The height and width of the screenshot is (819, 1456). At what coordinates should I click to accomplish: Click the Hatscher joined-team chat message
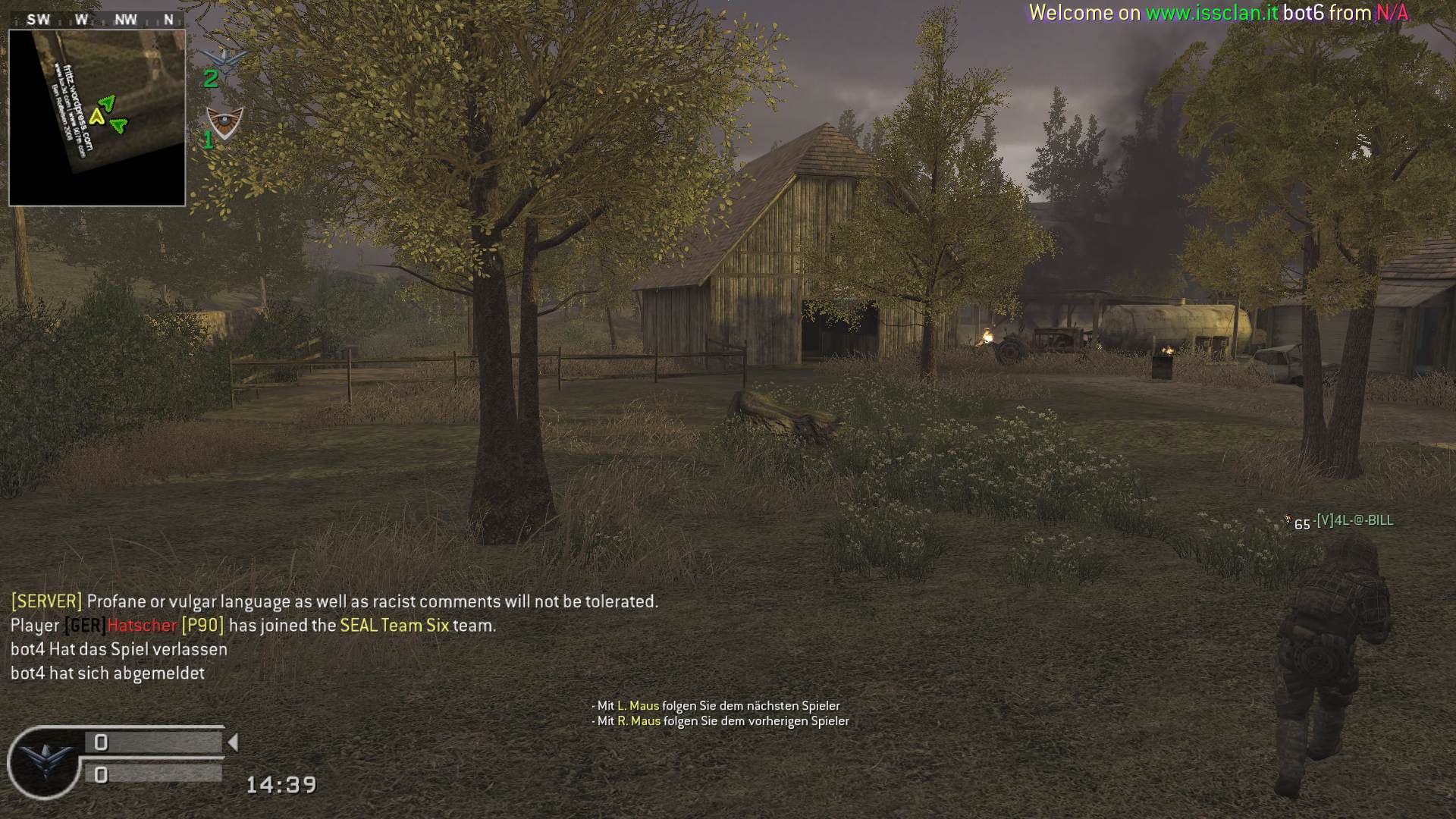click(x=253, y=626)
